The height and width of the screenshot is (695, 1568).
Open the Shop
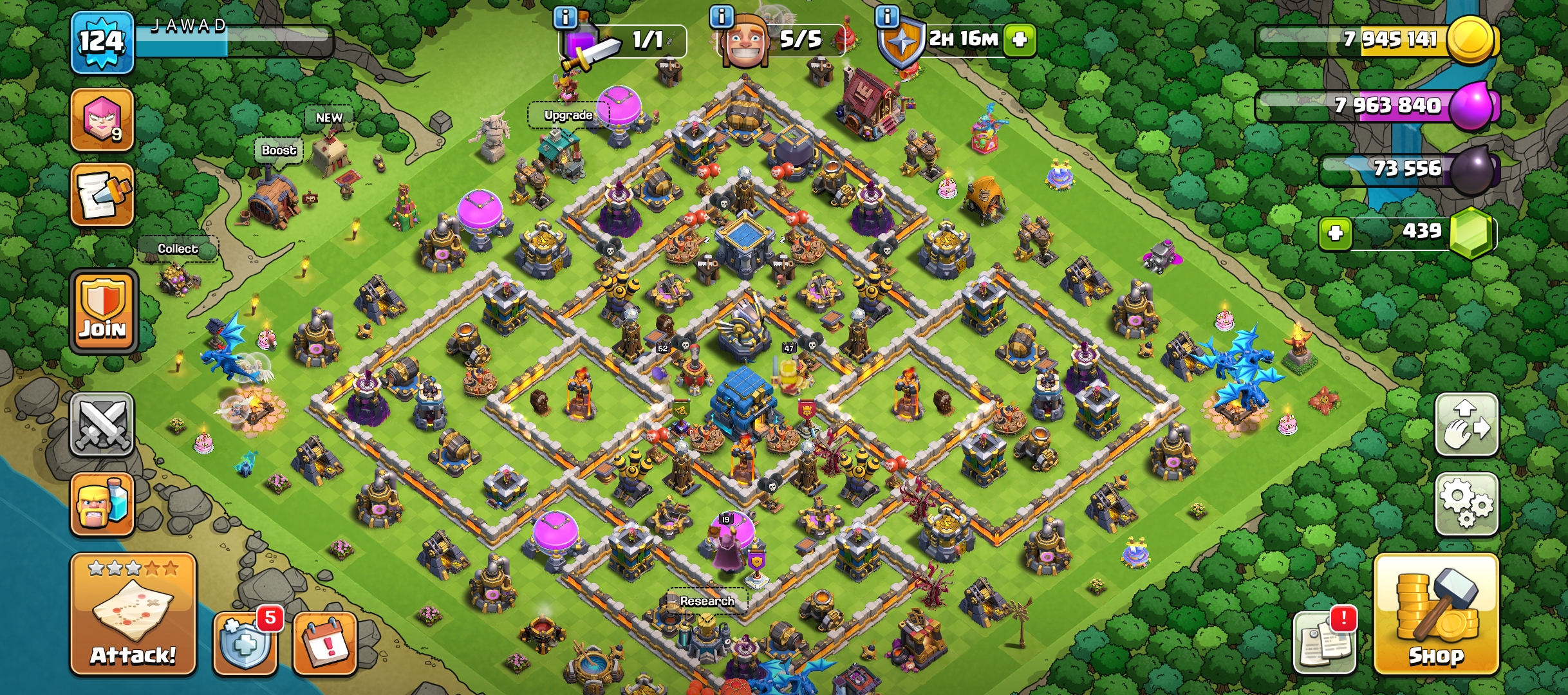pyautogui.click(x=1436, y=615)
